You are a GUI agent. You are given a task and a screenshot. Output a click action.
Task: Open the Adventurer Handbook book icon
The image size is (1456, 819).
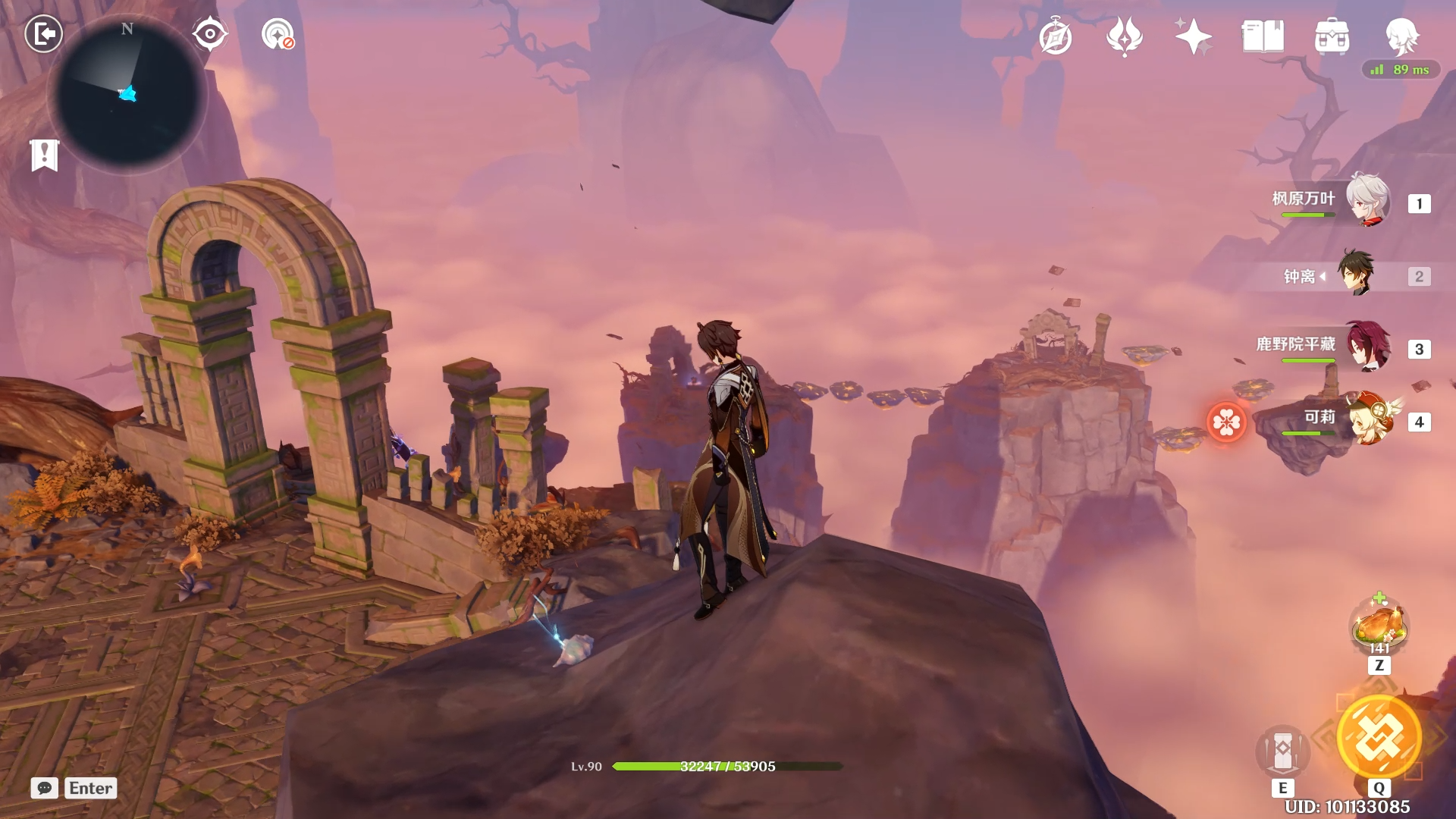pos(1263,36)
